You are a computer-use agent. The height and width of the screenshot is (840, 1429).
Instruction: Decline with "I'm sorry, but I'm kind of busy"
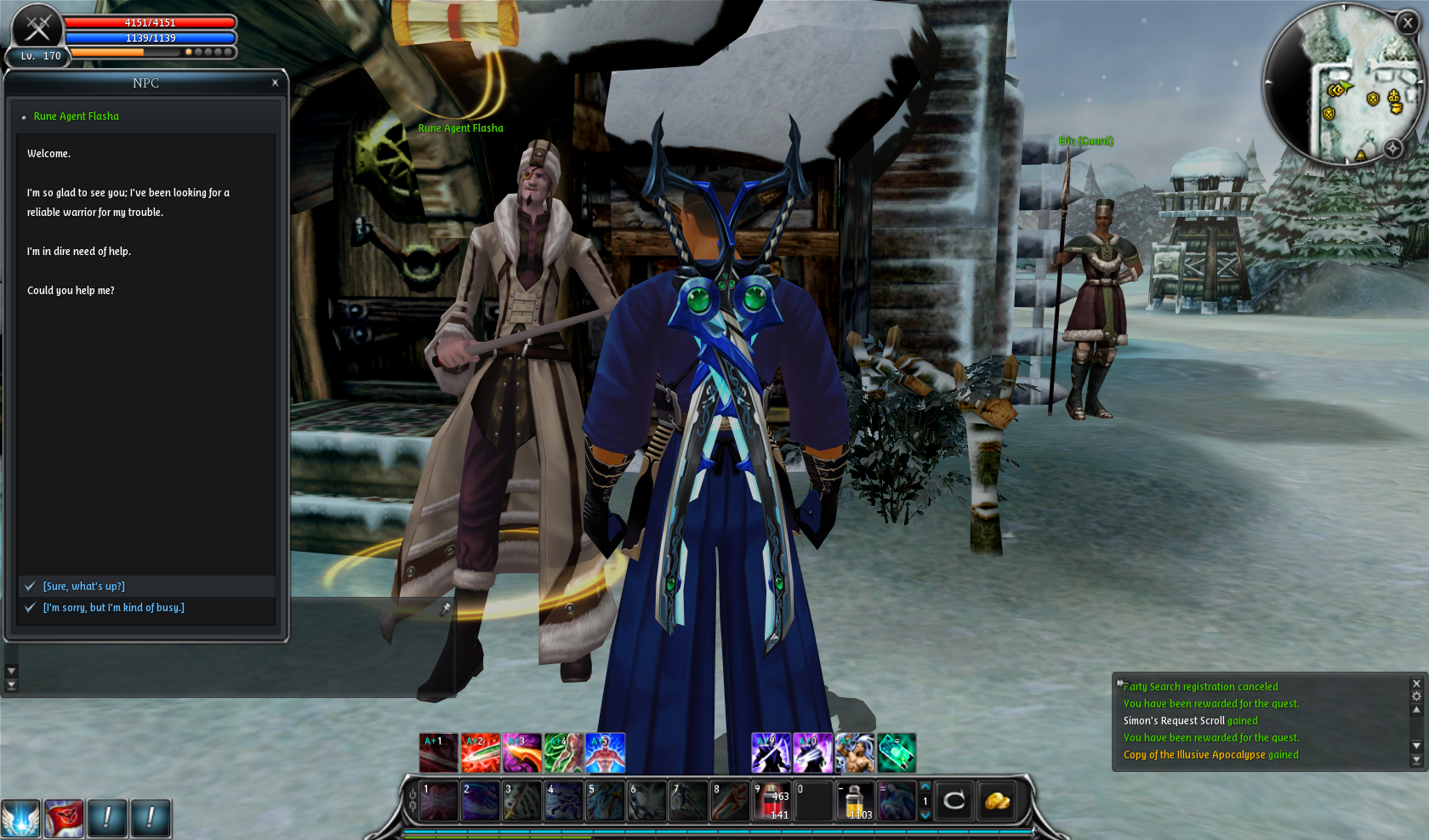[113, 608]
